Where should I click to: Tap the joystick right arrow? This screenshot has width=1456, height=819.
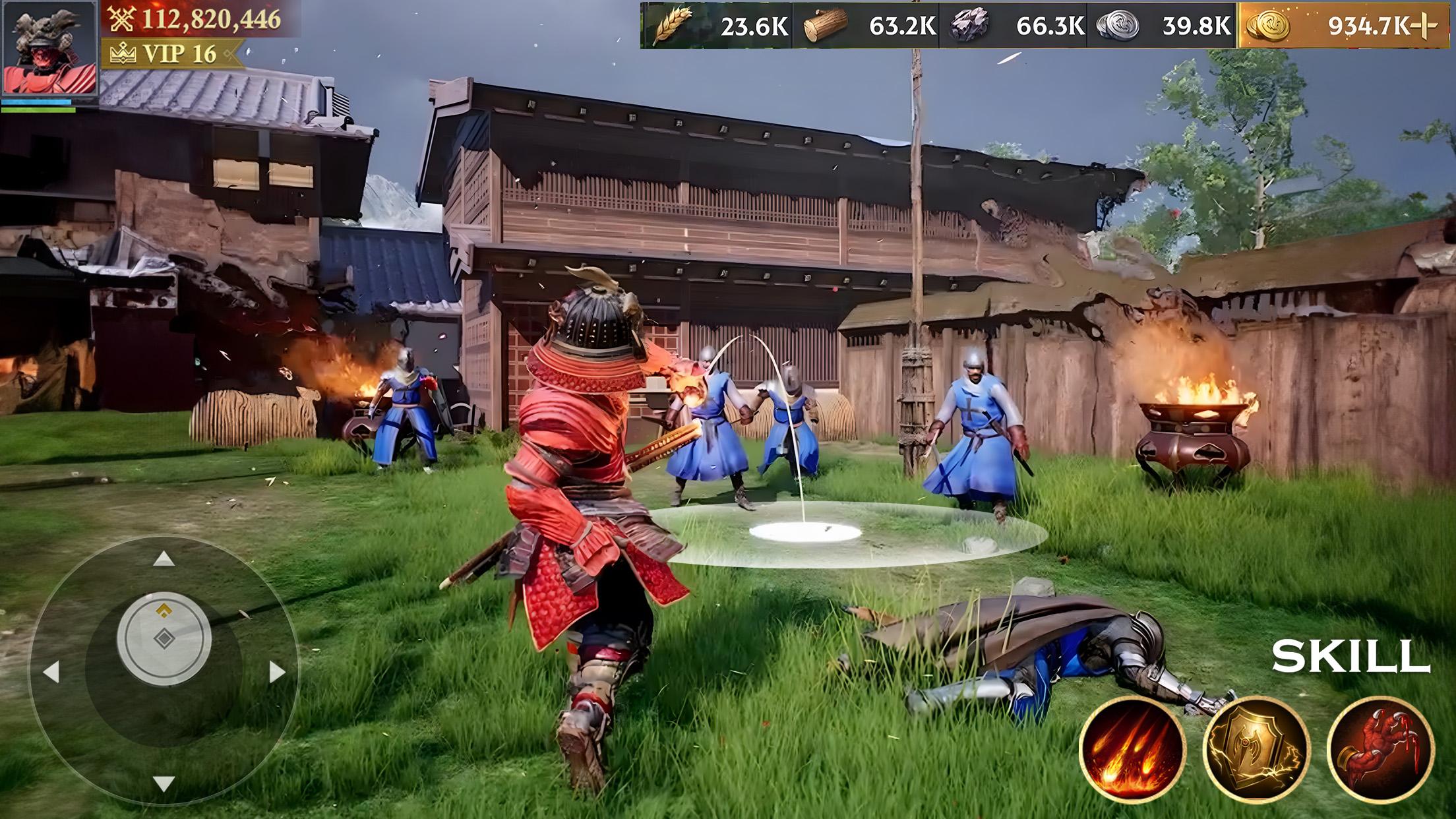pos(277,672)
